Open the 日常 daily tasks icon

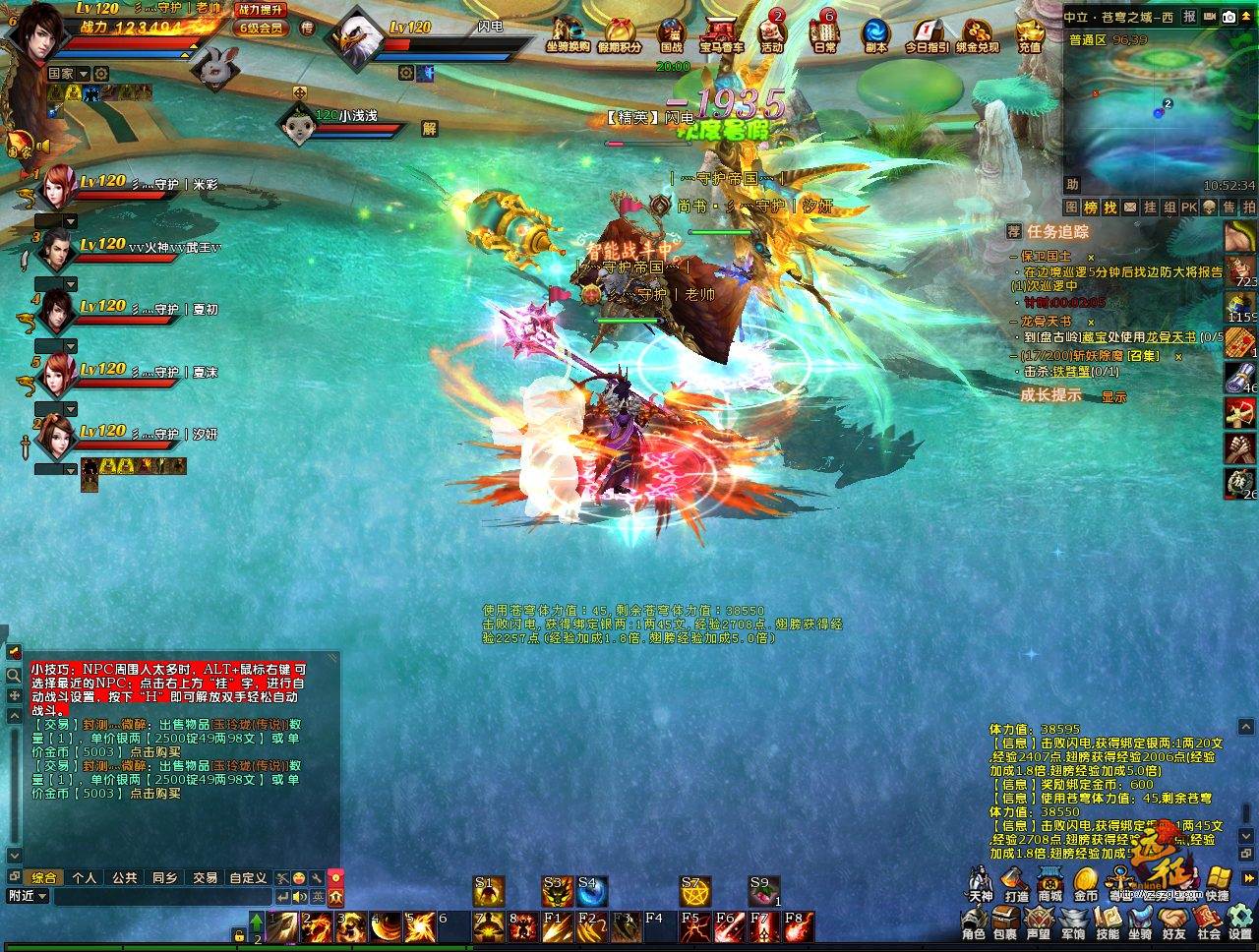click(x=824, y=33)
